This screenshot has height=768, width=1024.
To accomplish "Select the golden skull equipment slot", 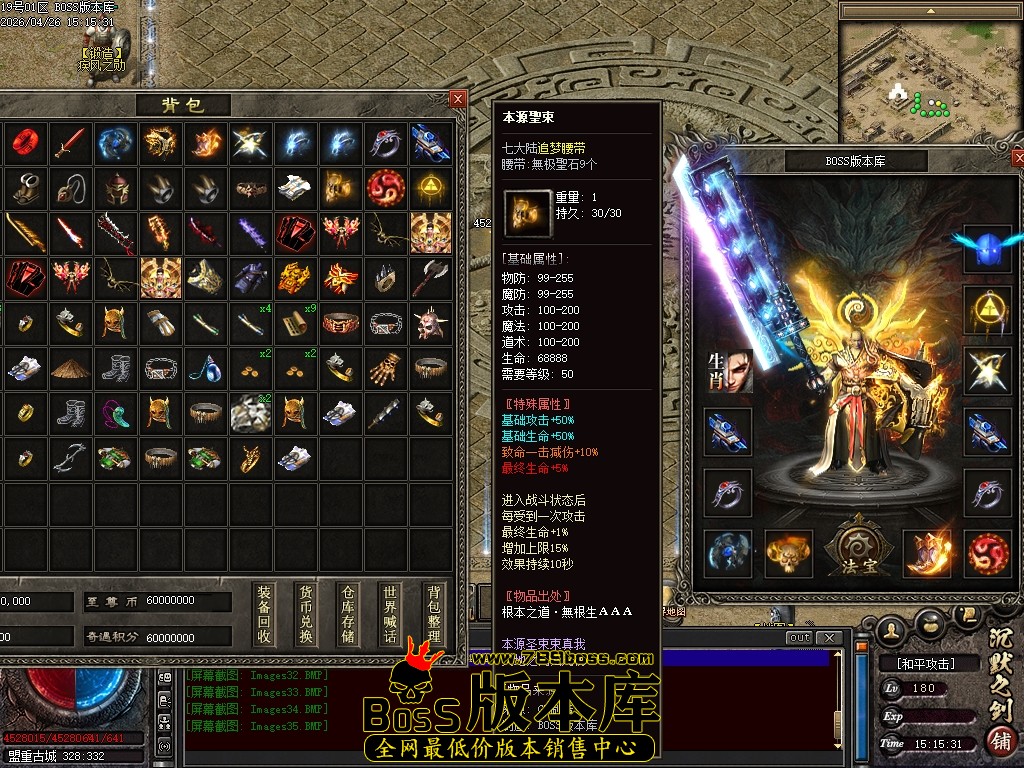I will 789,553.
